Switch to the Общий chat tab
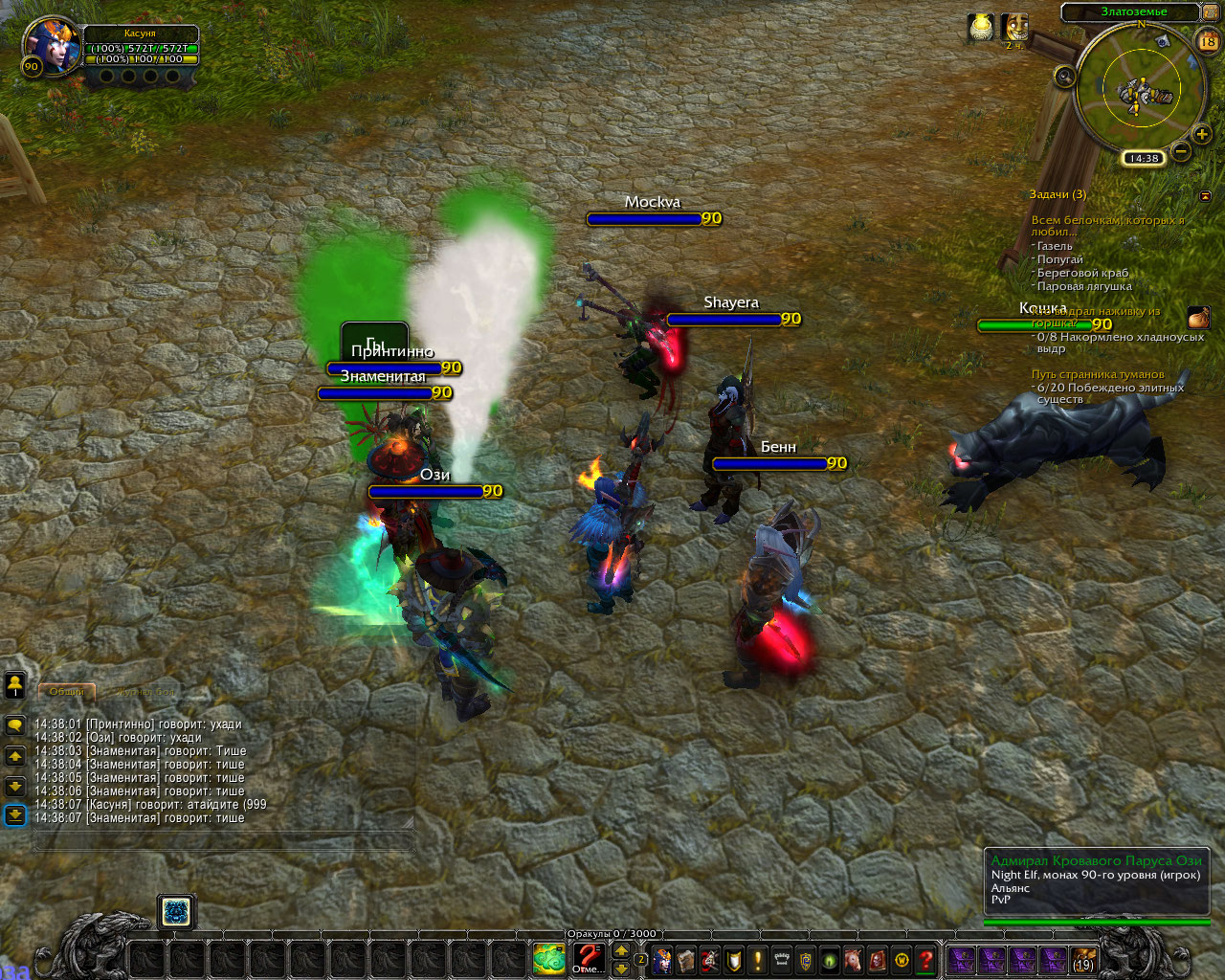 coord(67,691)
